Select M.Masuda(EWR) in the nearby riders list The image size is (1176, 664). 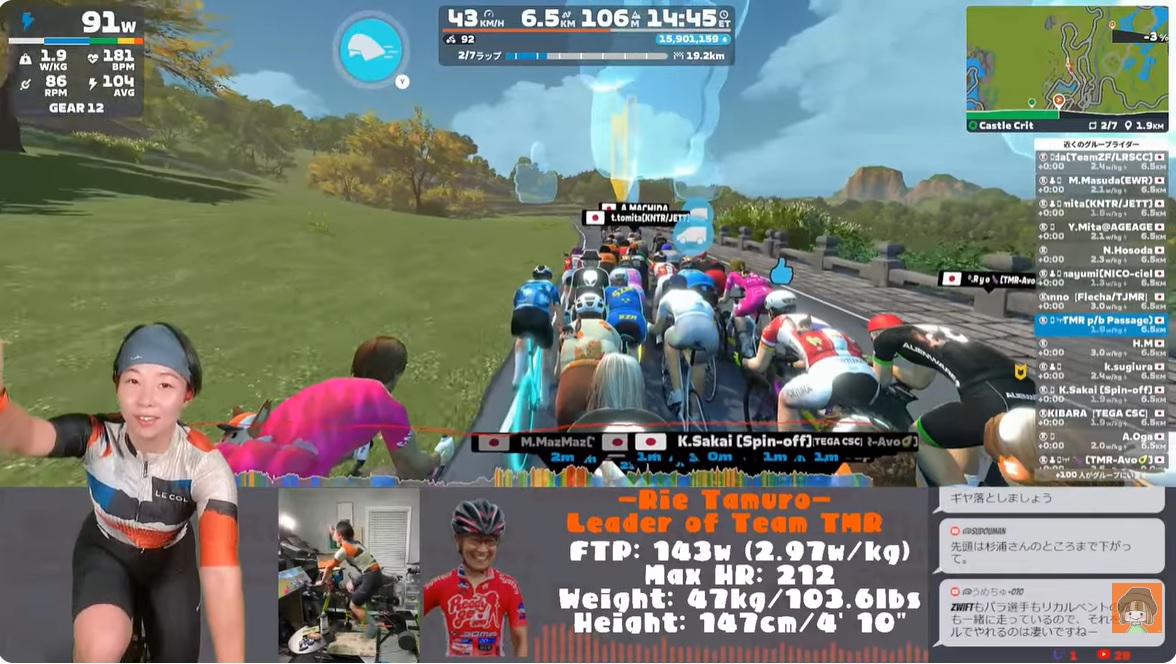coord(1101,185)
